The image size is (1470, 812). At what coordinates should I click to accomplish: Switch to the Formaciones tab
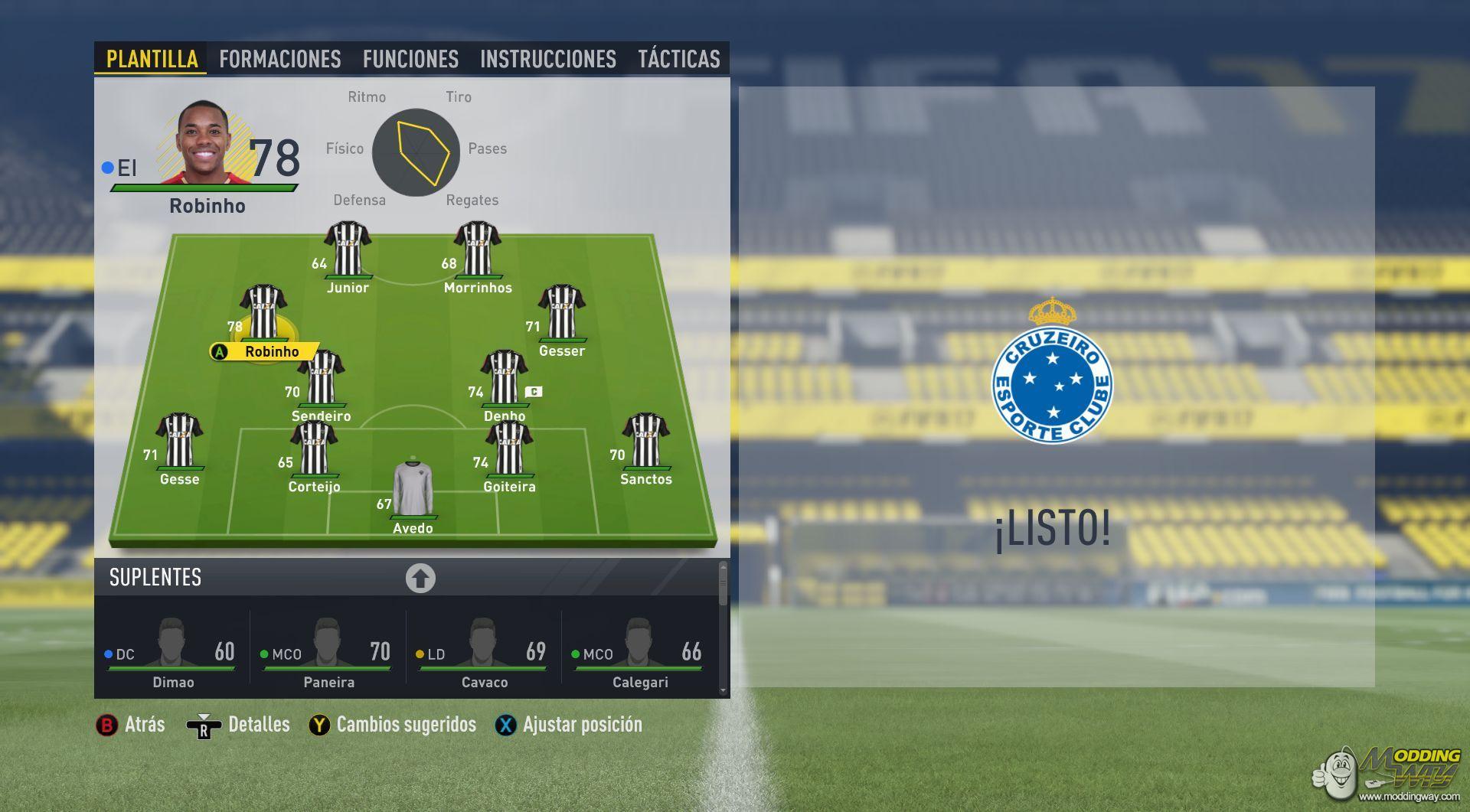click(279, 59)
